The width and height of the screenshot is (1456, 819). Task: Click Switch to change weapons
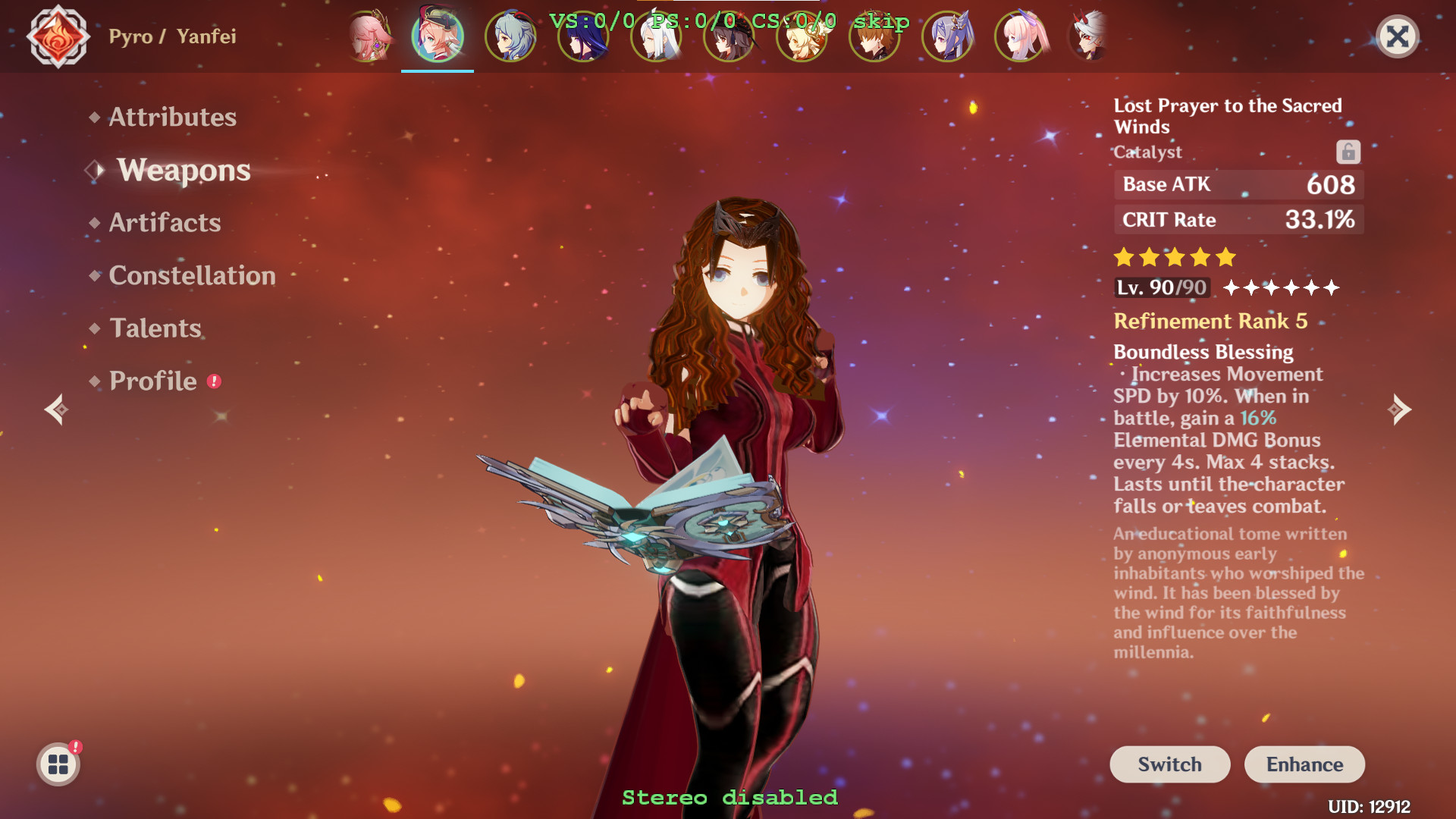[x=1169, y=764]
